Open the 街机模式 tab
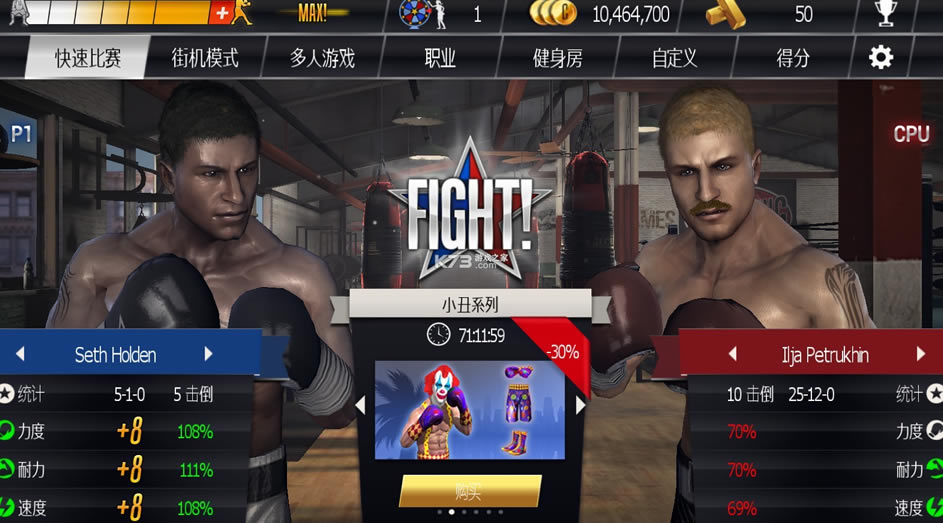943x523 pixels. tap(206, 58)
